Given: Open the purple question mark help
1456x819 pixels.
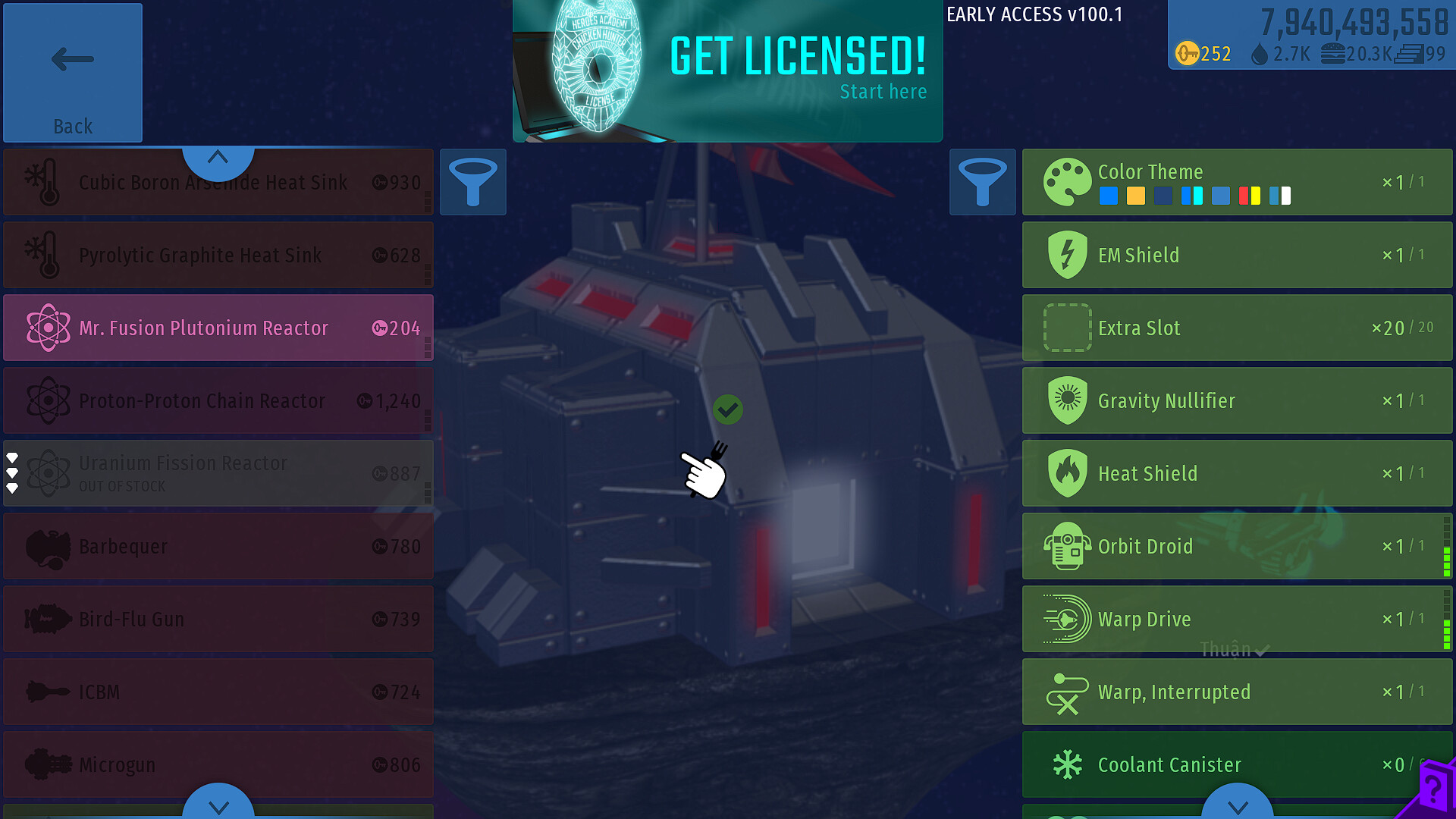Looking at the screenshot, I should (x=1433, y=790).
